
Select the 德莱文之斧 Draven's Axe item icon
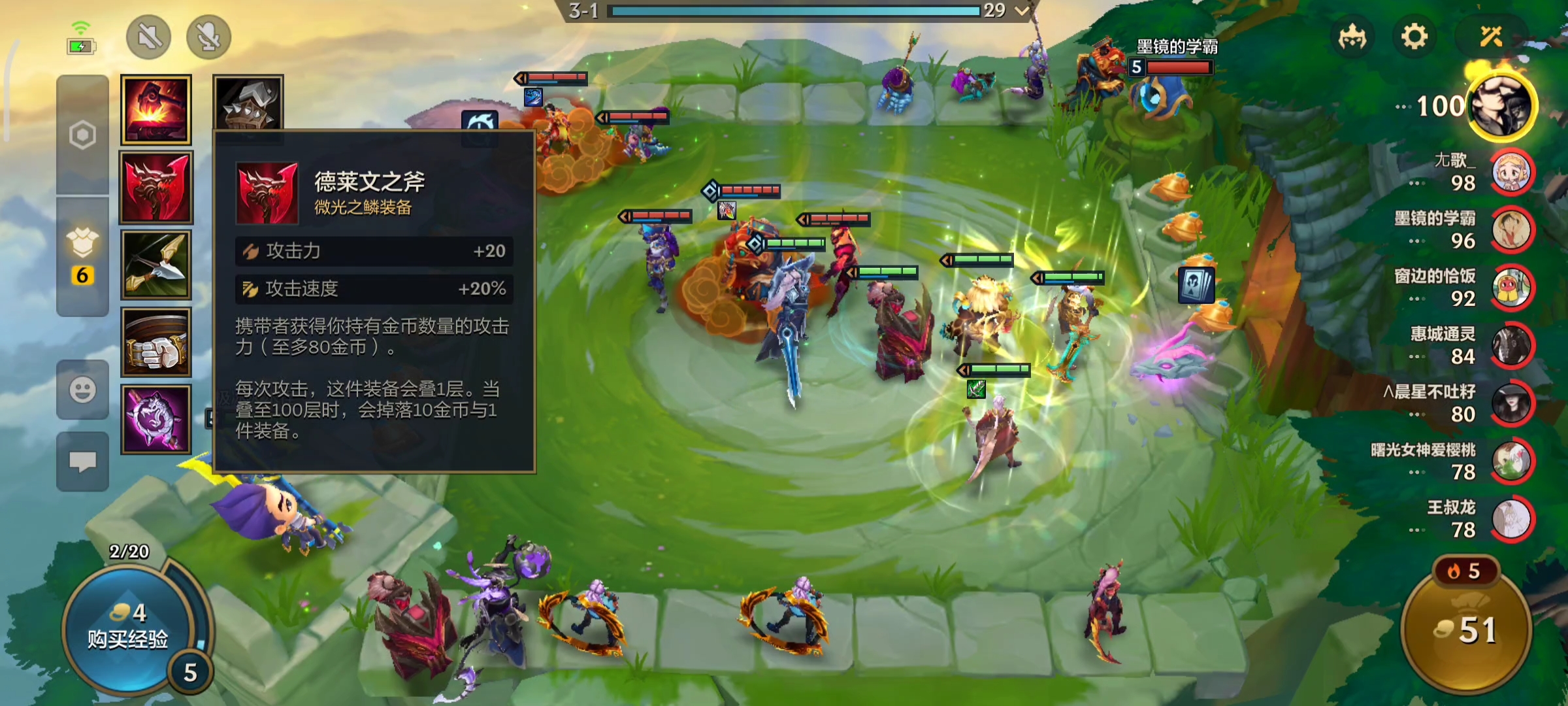click(155, 188)
